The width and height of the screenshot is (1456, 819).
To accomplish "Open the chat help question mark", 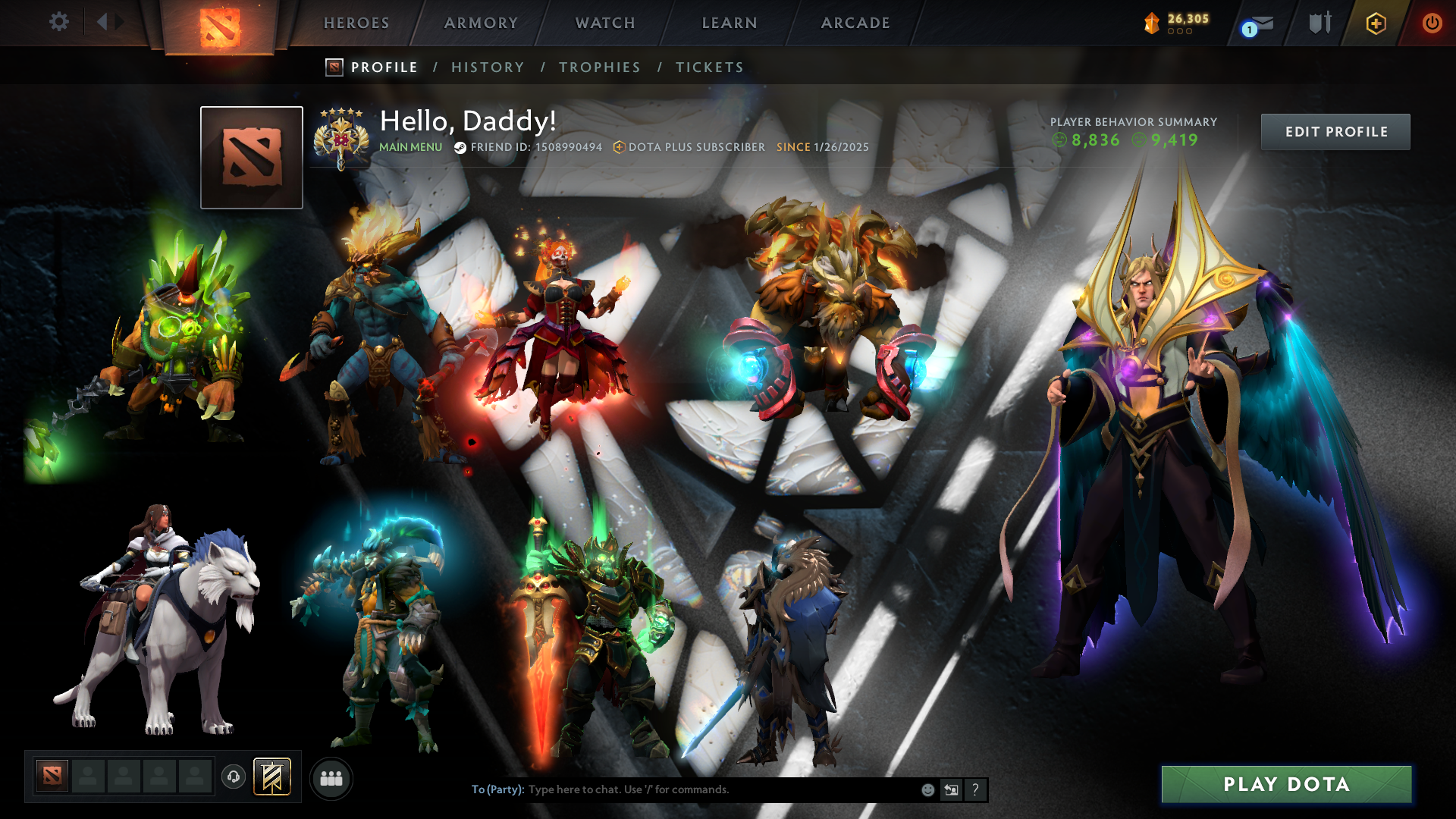I will (975, 790).
